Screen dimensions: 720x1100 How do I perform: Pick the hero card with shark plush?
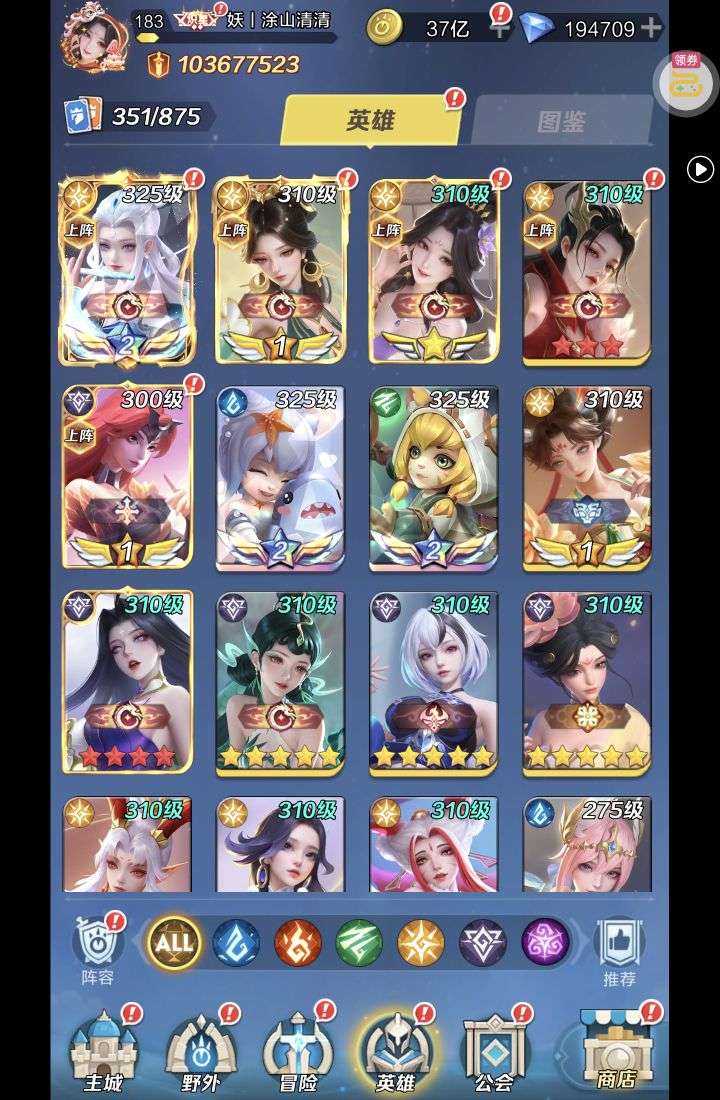pyautogui.click(x=281, y=477)
